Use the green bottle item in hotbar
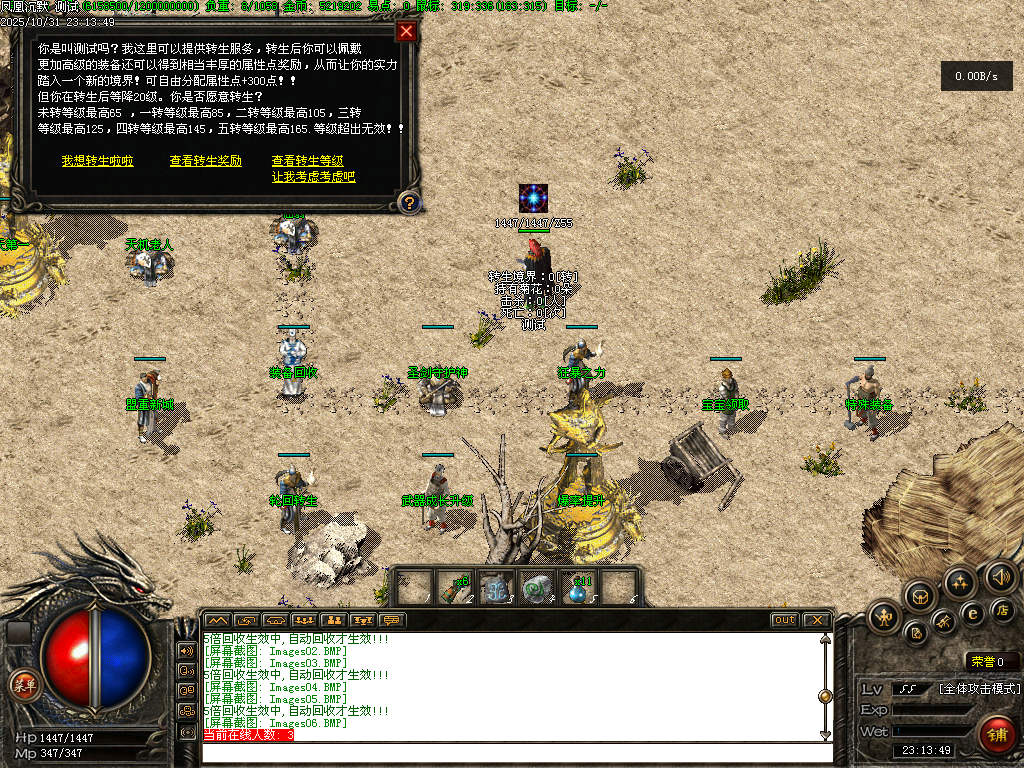Image resolution: width=1024 pixels, height=768 pixels. 456,588
